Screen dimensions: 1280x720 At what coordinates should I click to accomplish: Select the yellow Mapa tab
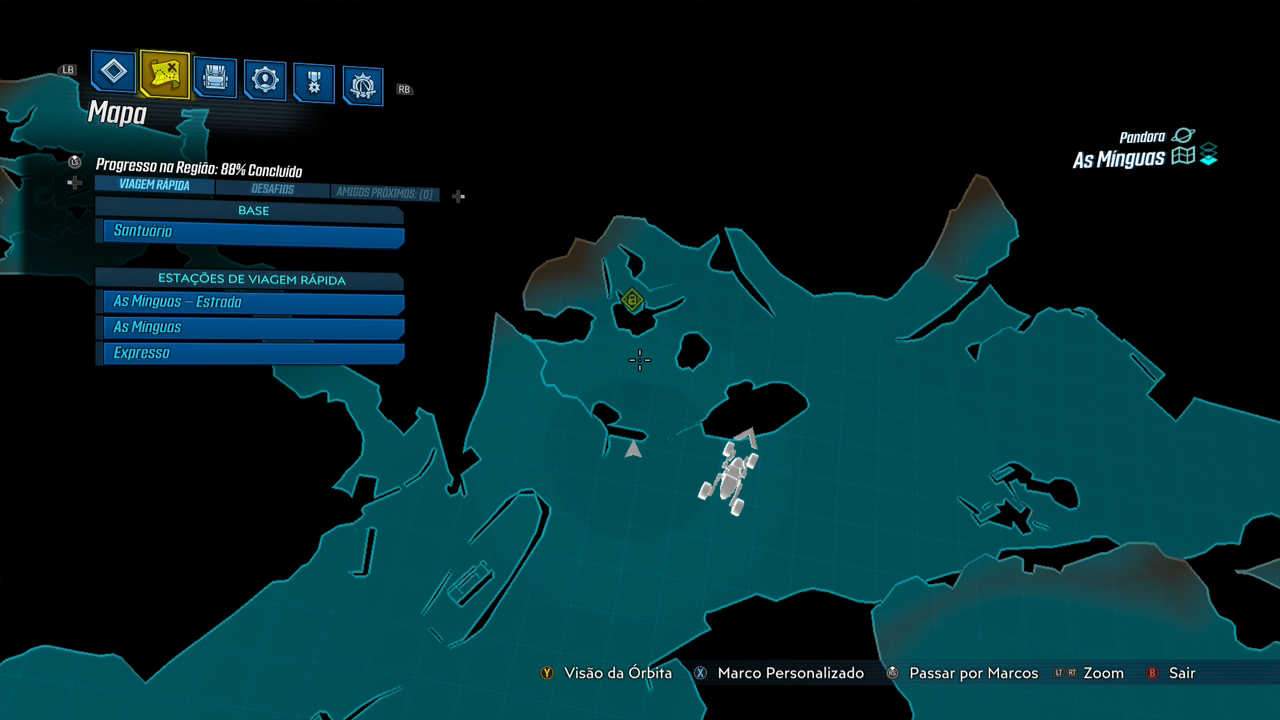[164, 74]
